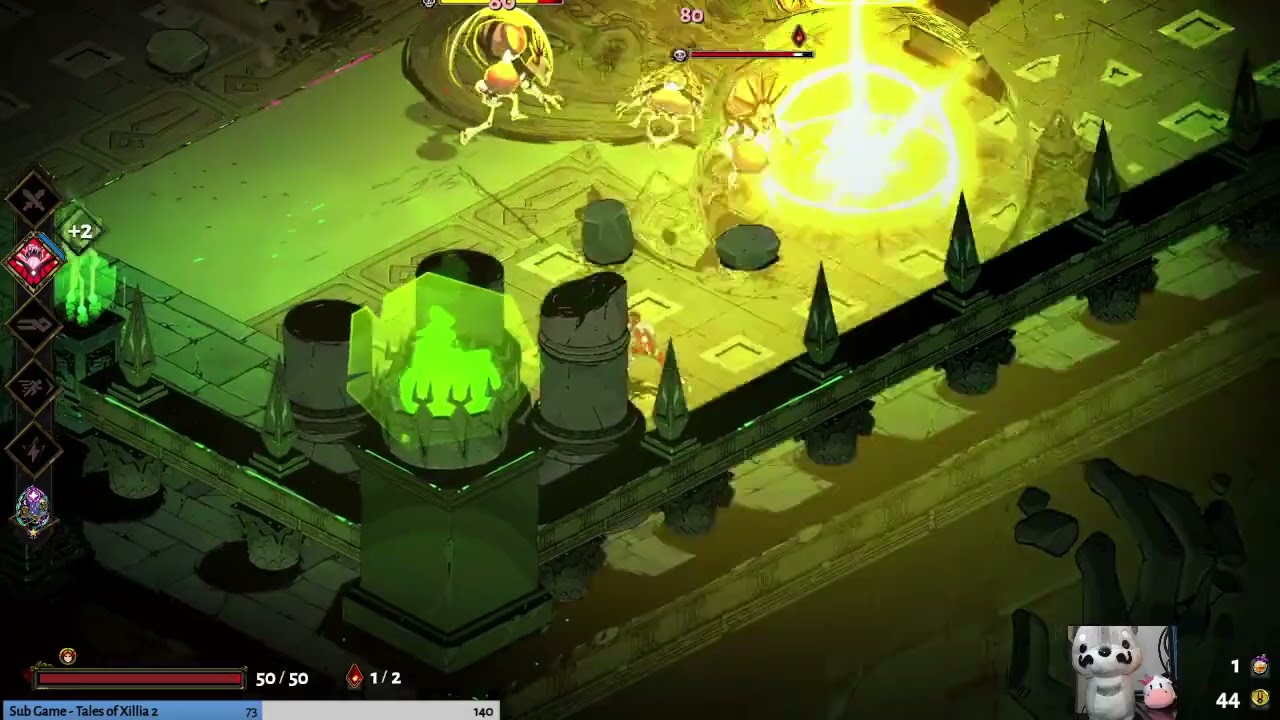Click the red Death Defiance crystal icon
Screen dimensions: 1280x720
[x=355, y=677]
